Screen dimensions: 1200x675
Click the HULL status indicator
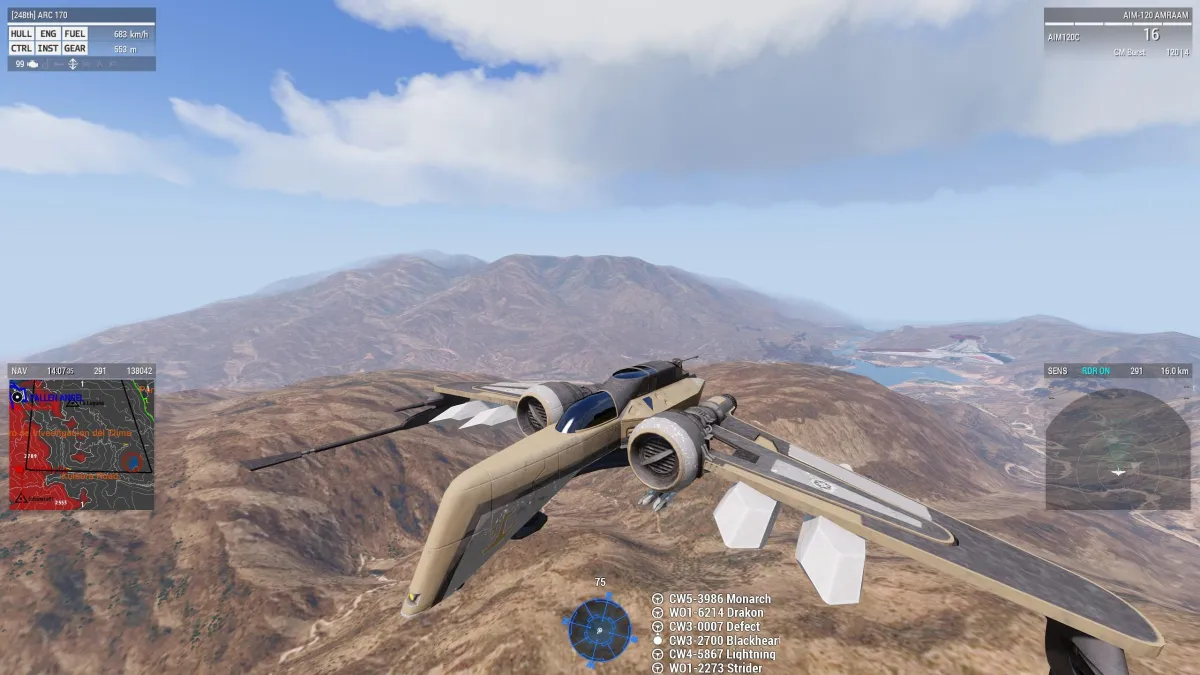click(x=22, y=34)
